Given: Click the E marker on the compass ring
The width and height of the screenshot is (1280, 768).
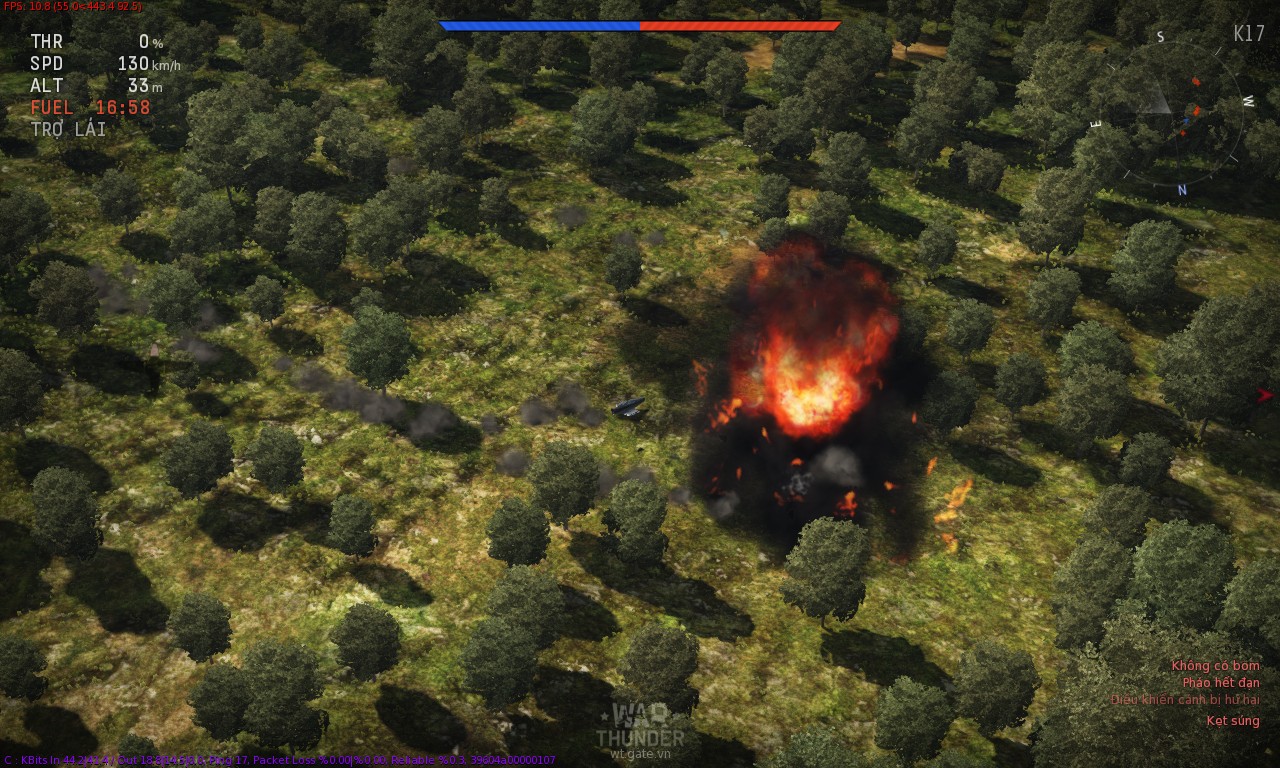Looking at the screenshot, I should [1096, 121].
